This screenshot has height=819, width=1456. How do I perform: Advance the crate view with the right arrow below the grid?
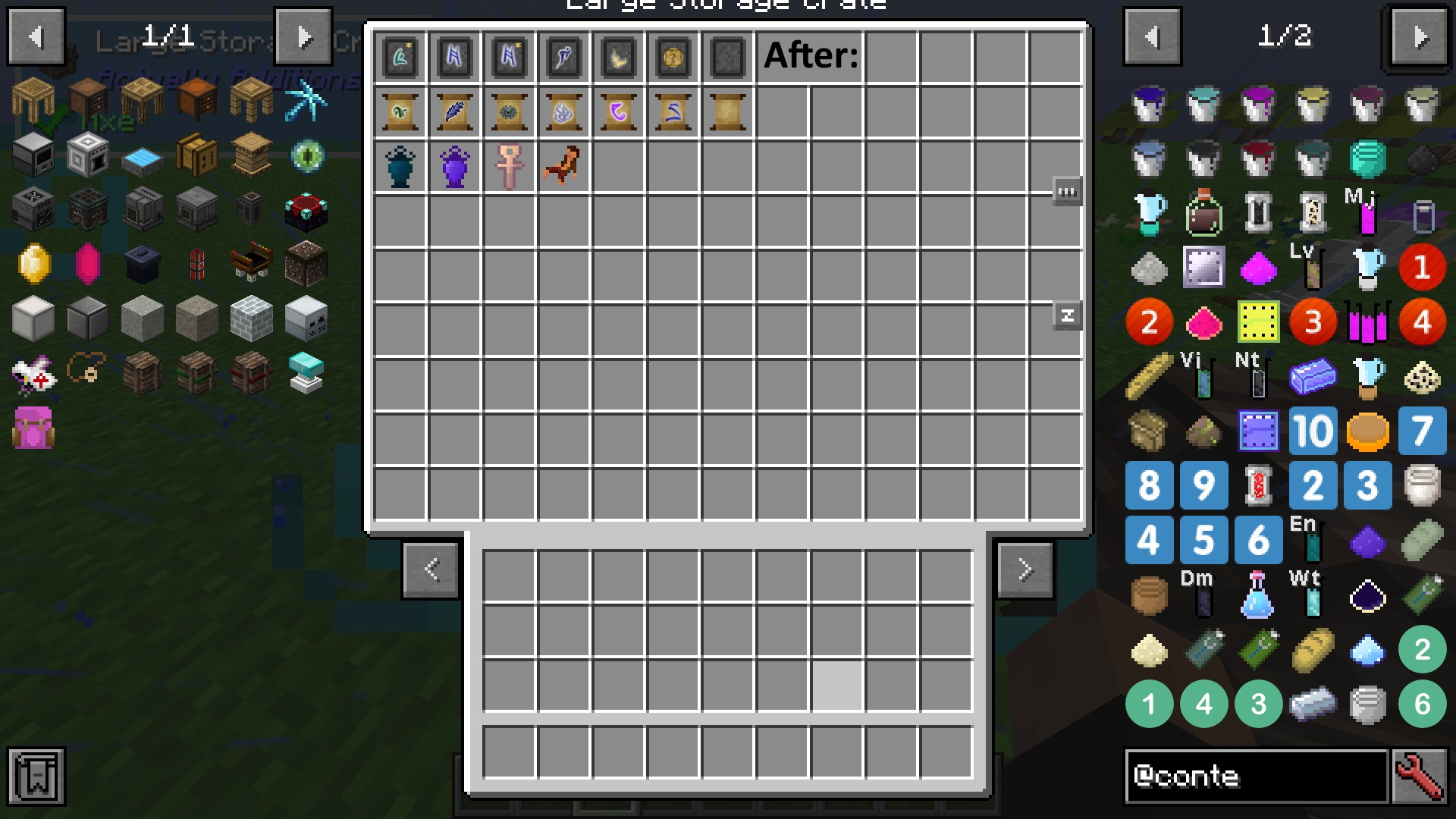coord(1025,570)
